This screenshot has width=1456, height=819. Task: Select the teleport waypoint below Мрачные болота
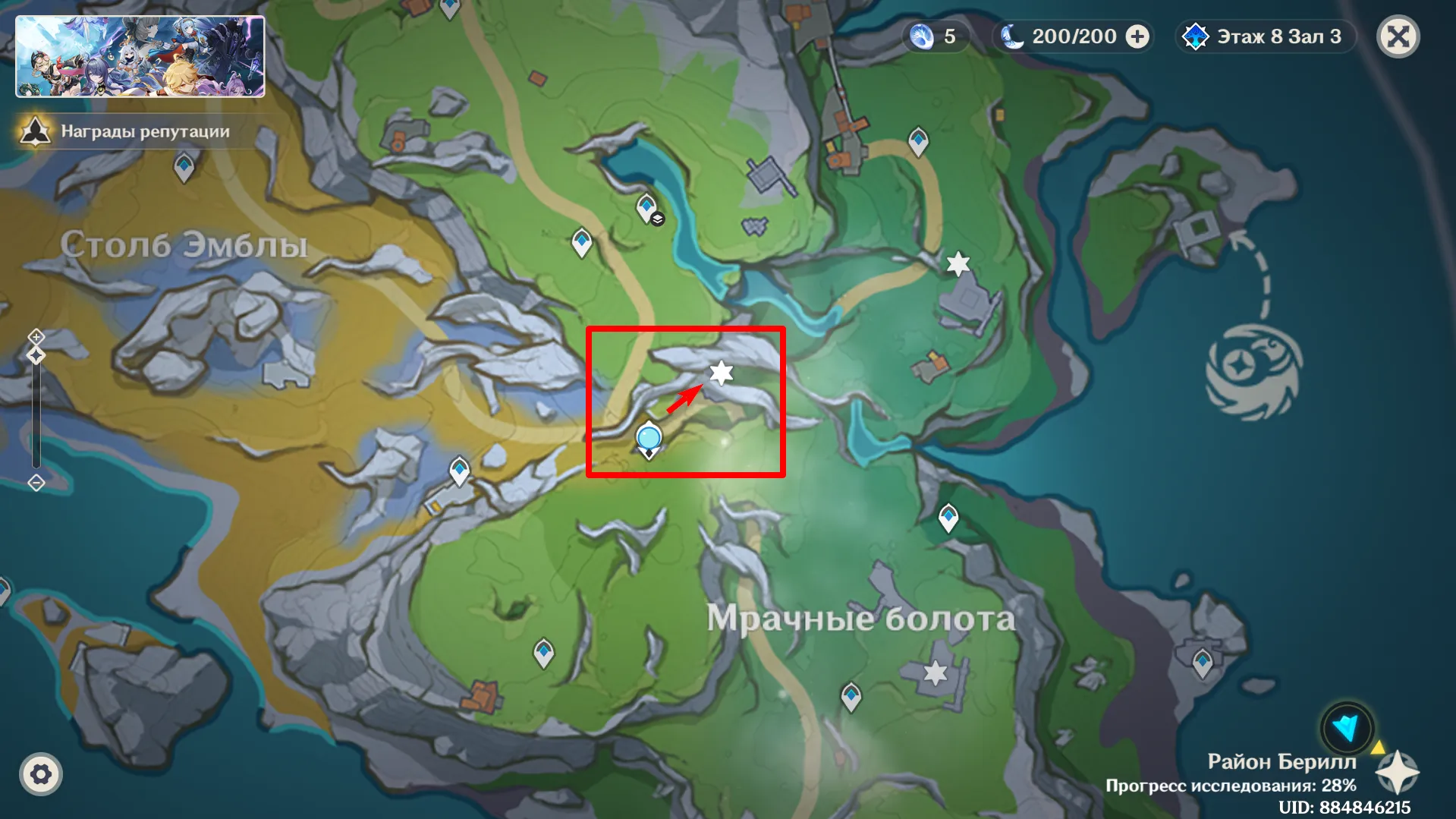point(851,695)
